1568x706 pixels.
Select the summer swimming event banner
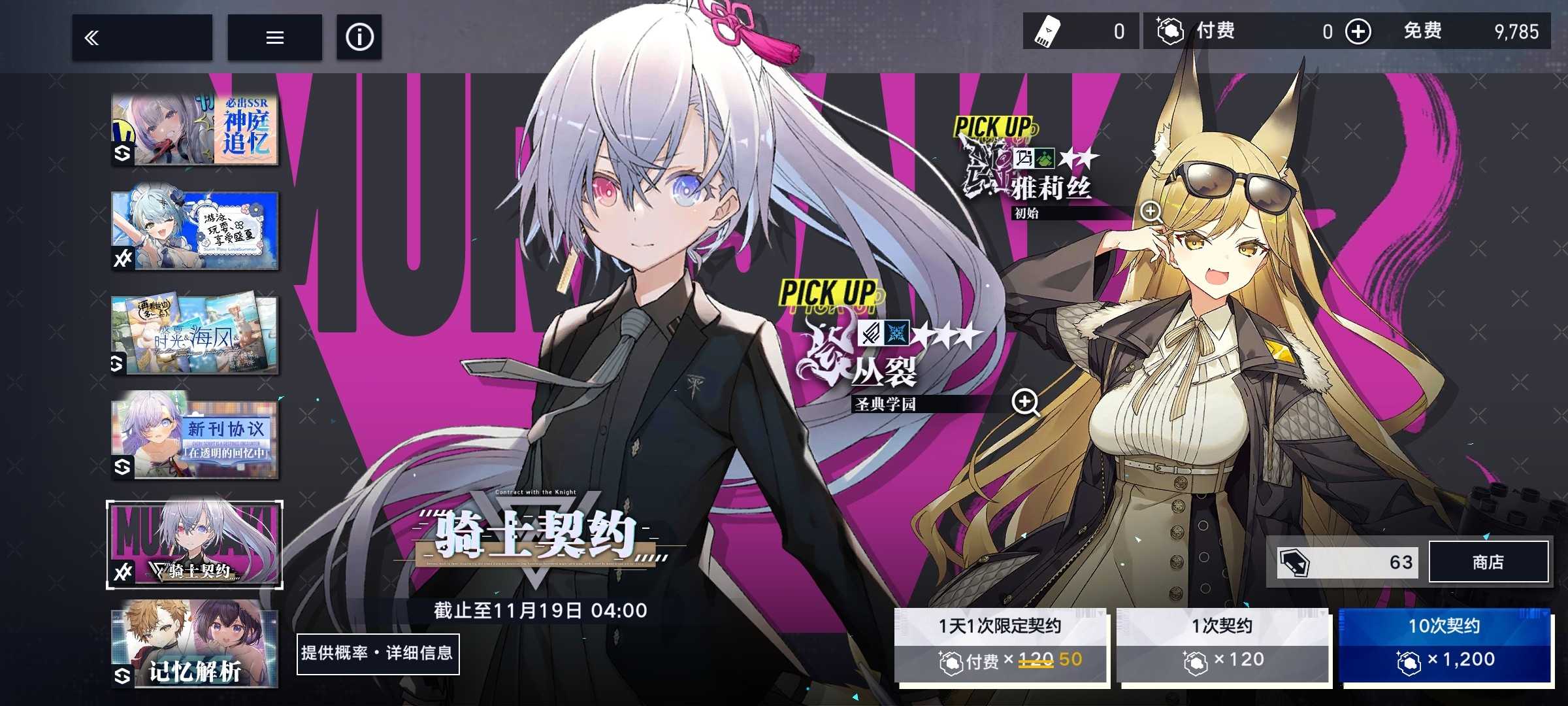[x=195, y=230]
